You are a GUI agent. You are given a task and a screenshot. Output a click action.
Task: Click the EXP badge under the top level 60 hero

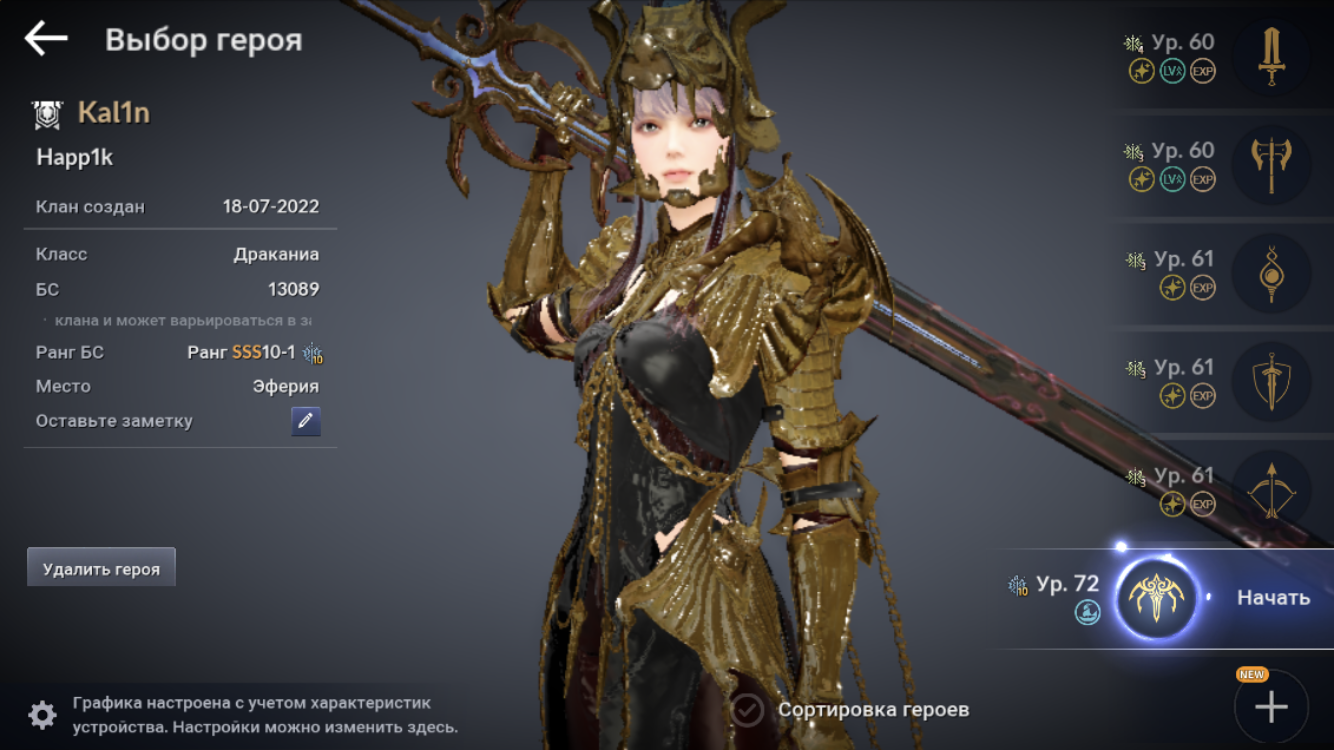(1205, 70)
